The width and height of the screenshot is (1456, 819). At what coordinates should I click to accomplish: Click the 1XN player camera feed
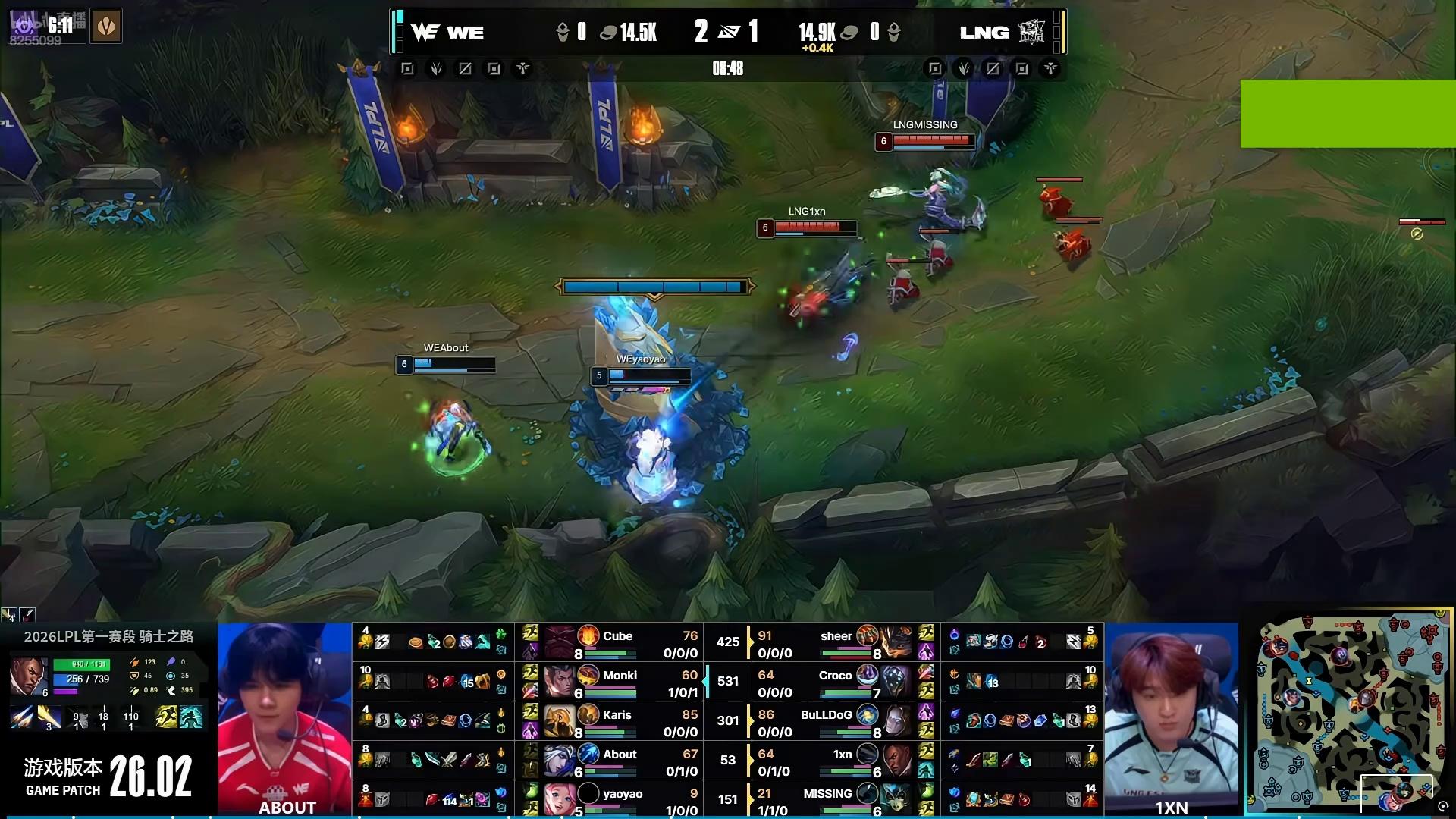1171,717
